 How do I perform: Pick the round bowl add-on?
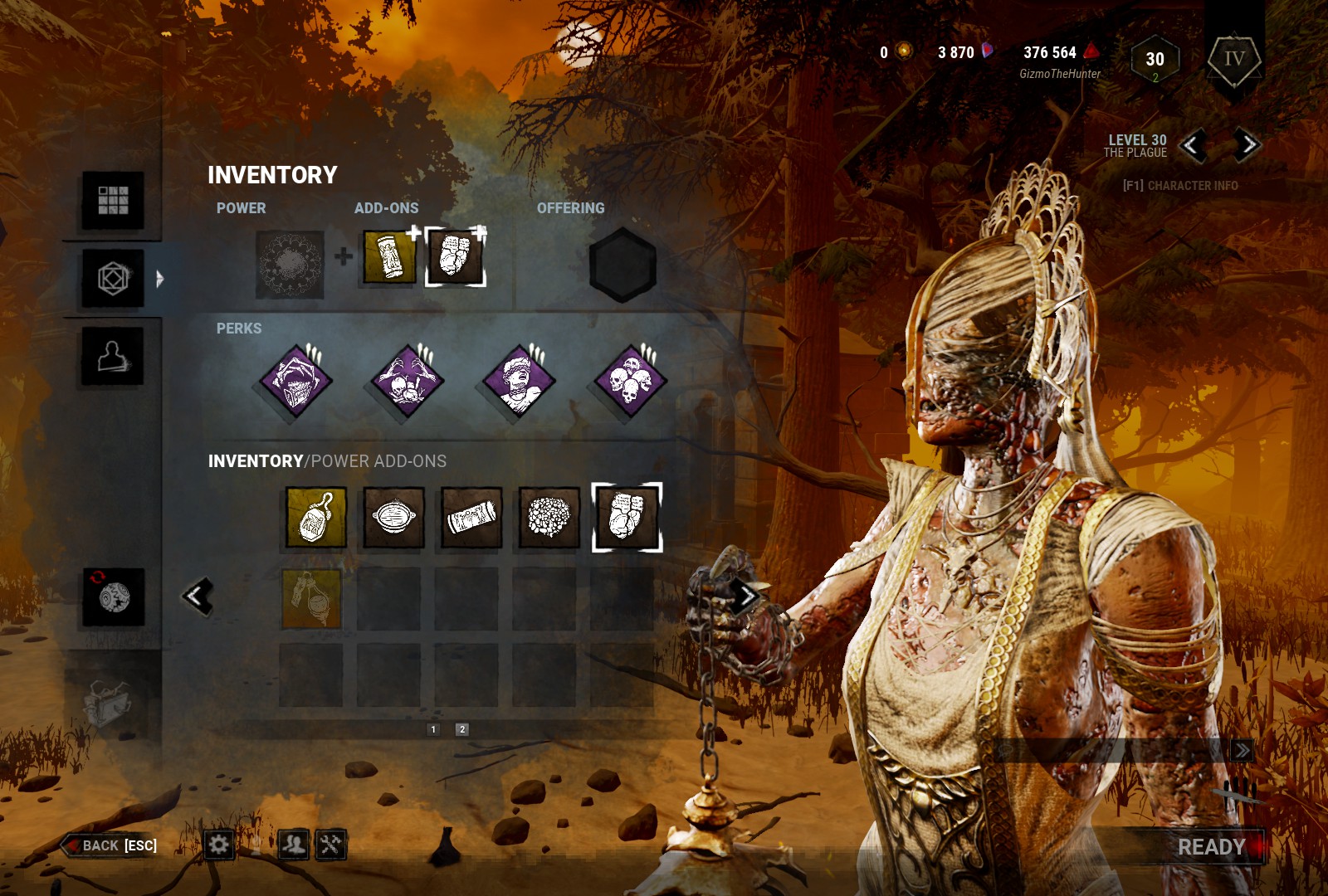click(x=393, y=518)
